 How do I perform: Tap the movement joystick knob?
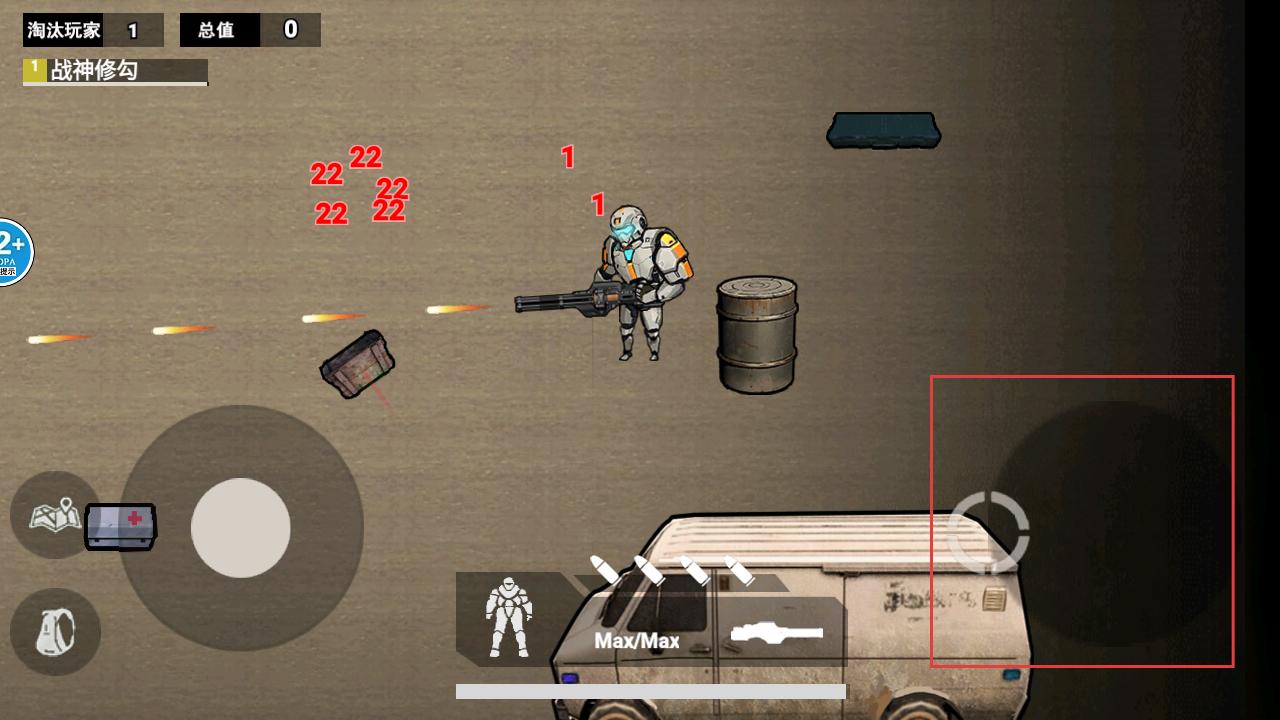(x=240, y=527)
